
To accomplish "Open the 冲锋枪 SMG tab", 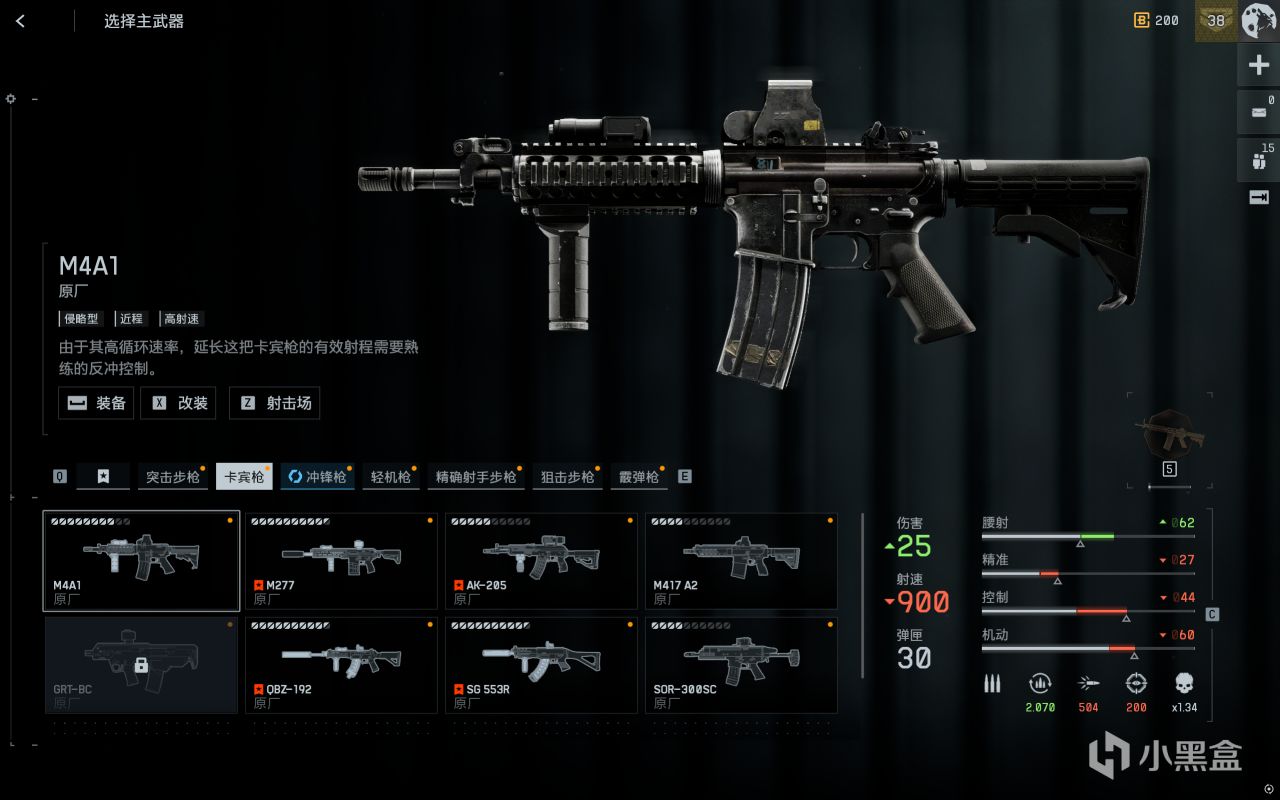I will (x=316, y=477).
